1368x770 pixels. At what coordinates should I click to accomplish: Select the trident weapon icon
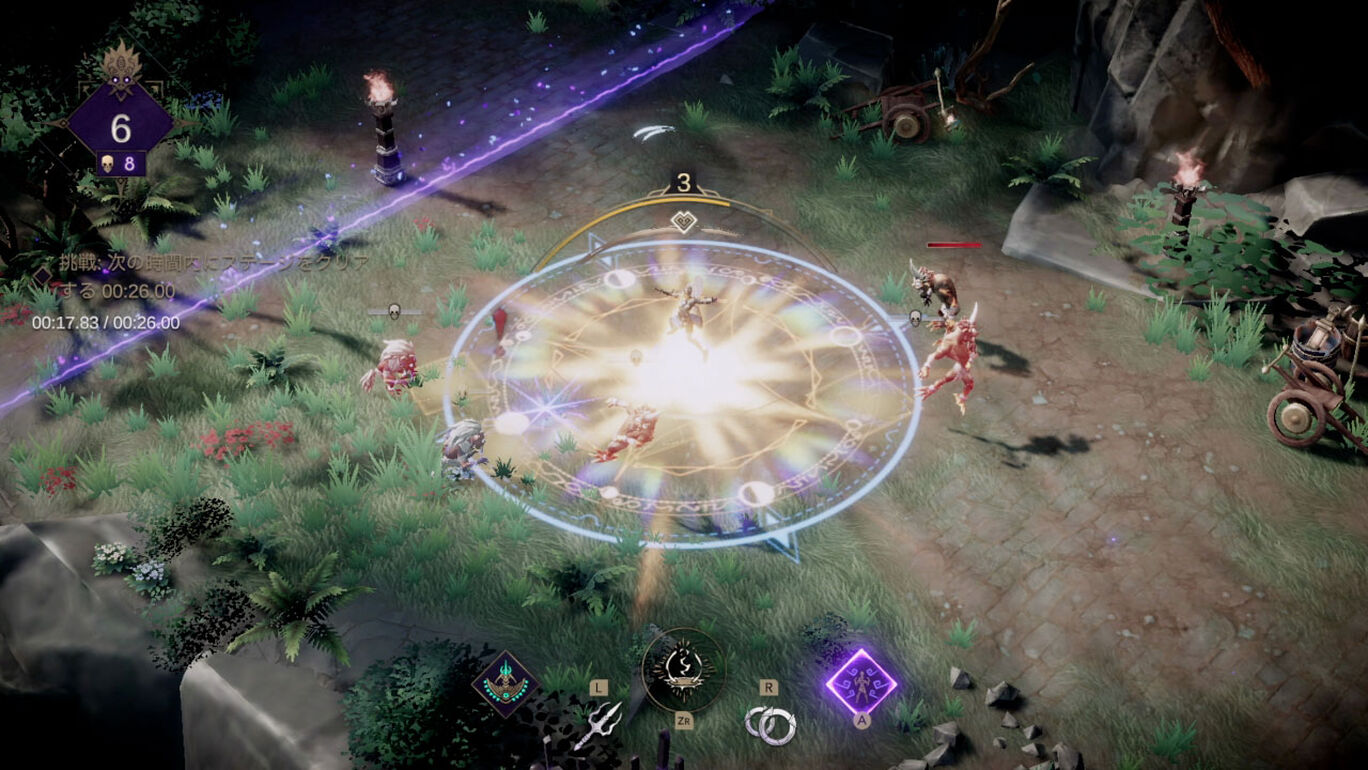pyautogui.click(x=597, y=725)
